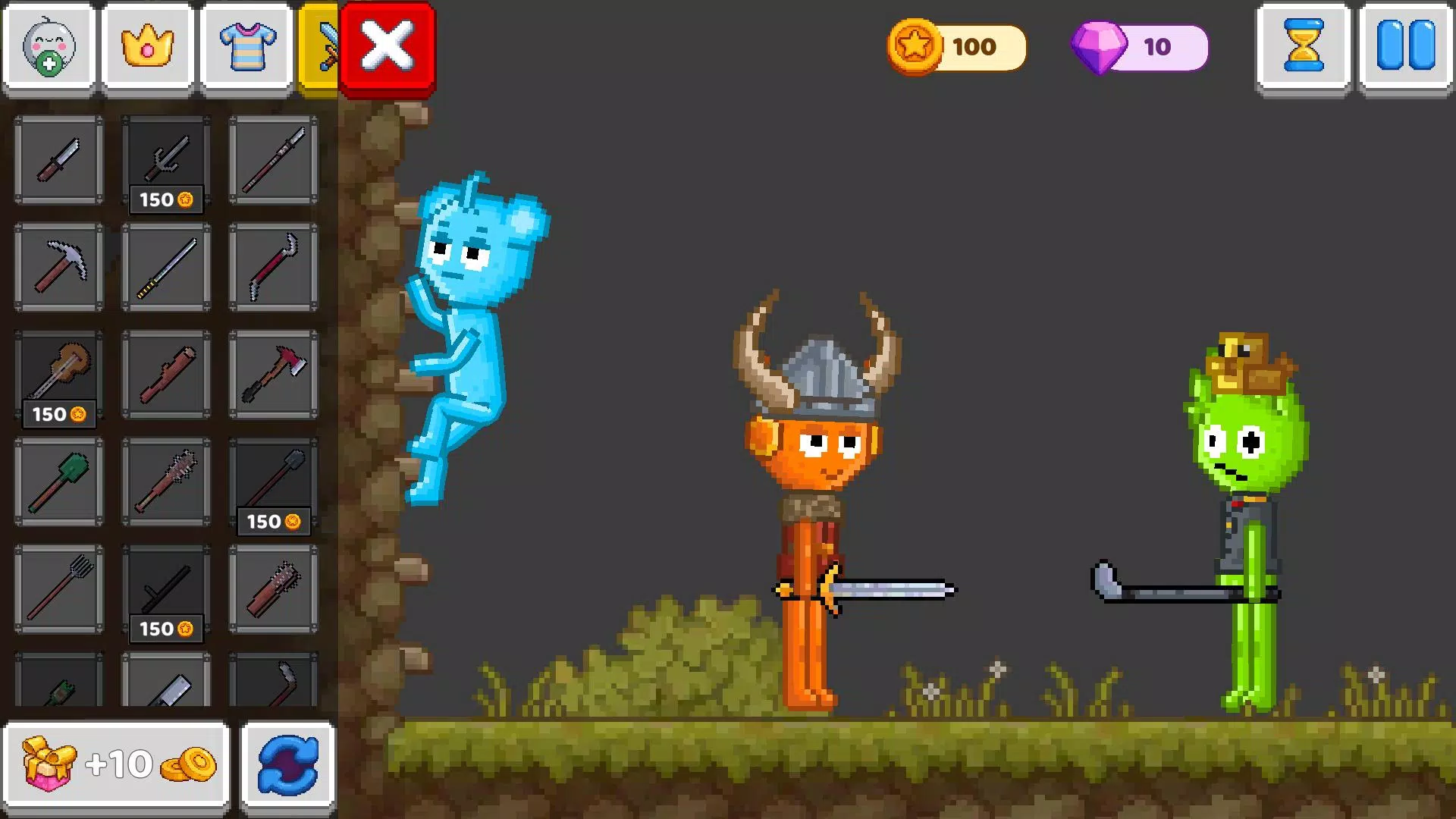
Task: Open the sword weapons tab
Action: click(x=322, y=45)
